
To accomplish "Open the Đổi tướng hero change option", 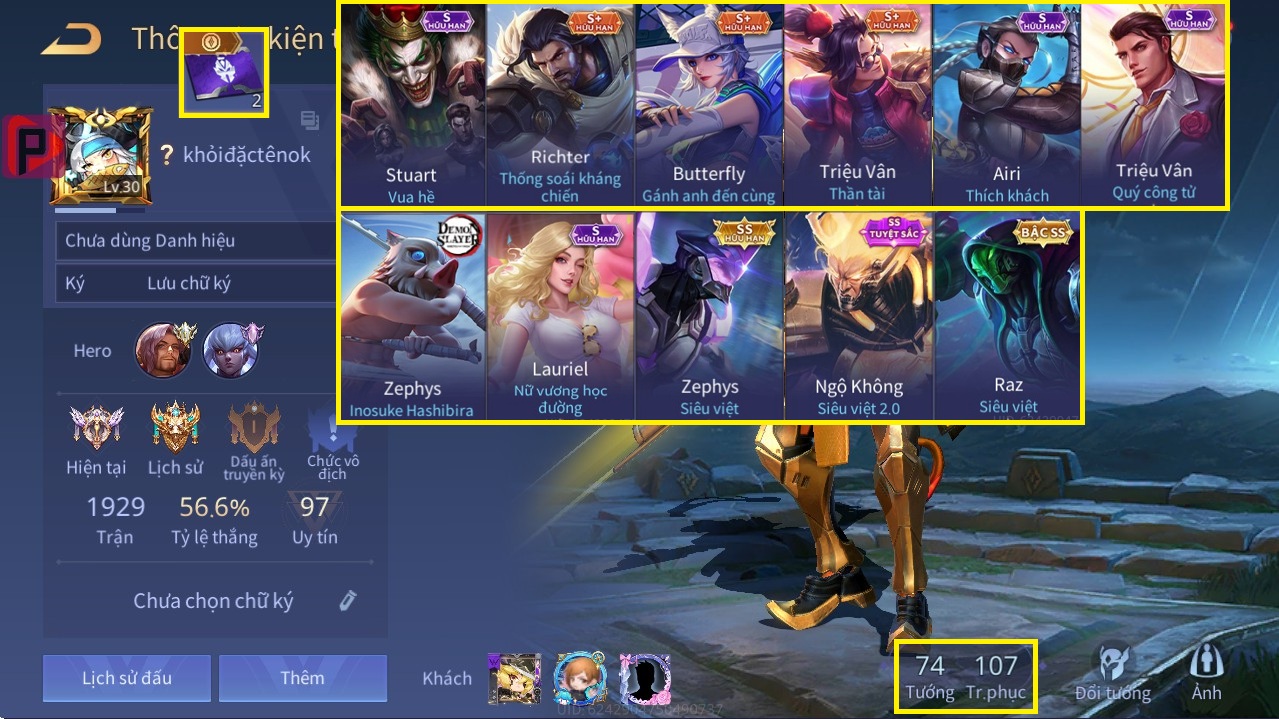I will click(1112, 673).
